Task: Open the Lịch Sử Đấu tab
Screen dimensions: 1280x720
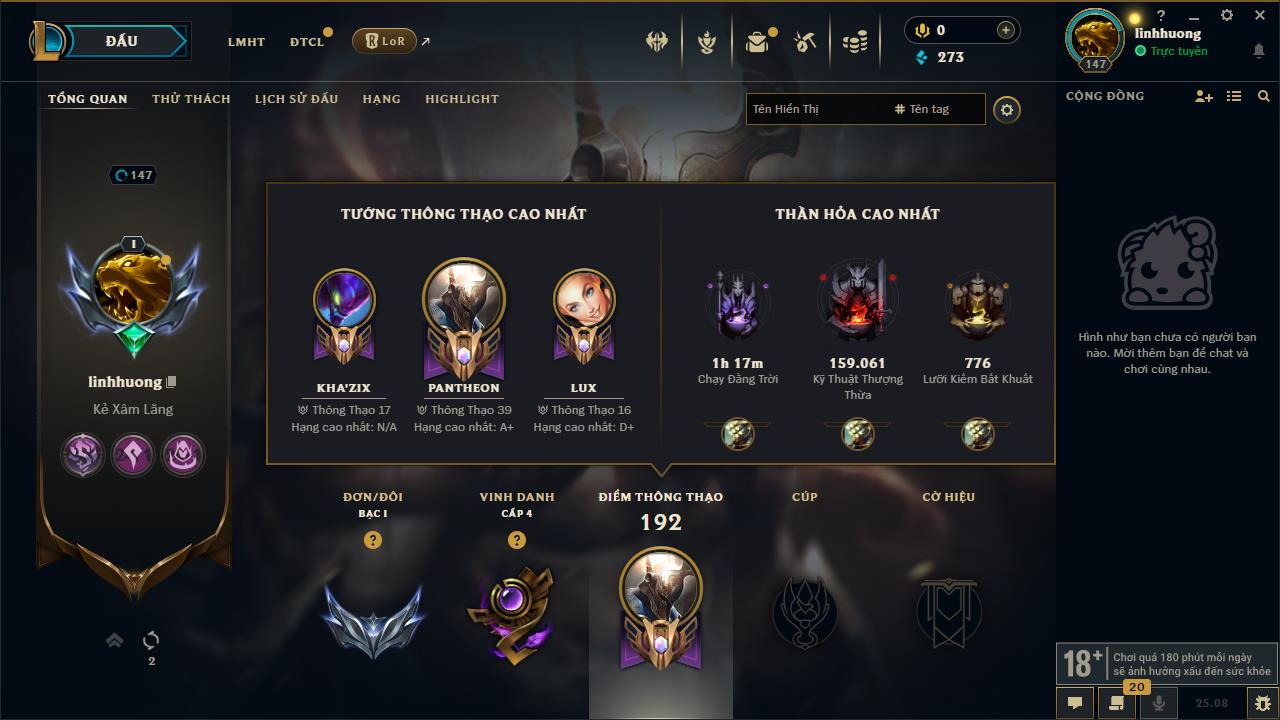Action: tap(296, 99)
